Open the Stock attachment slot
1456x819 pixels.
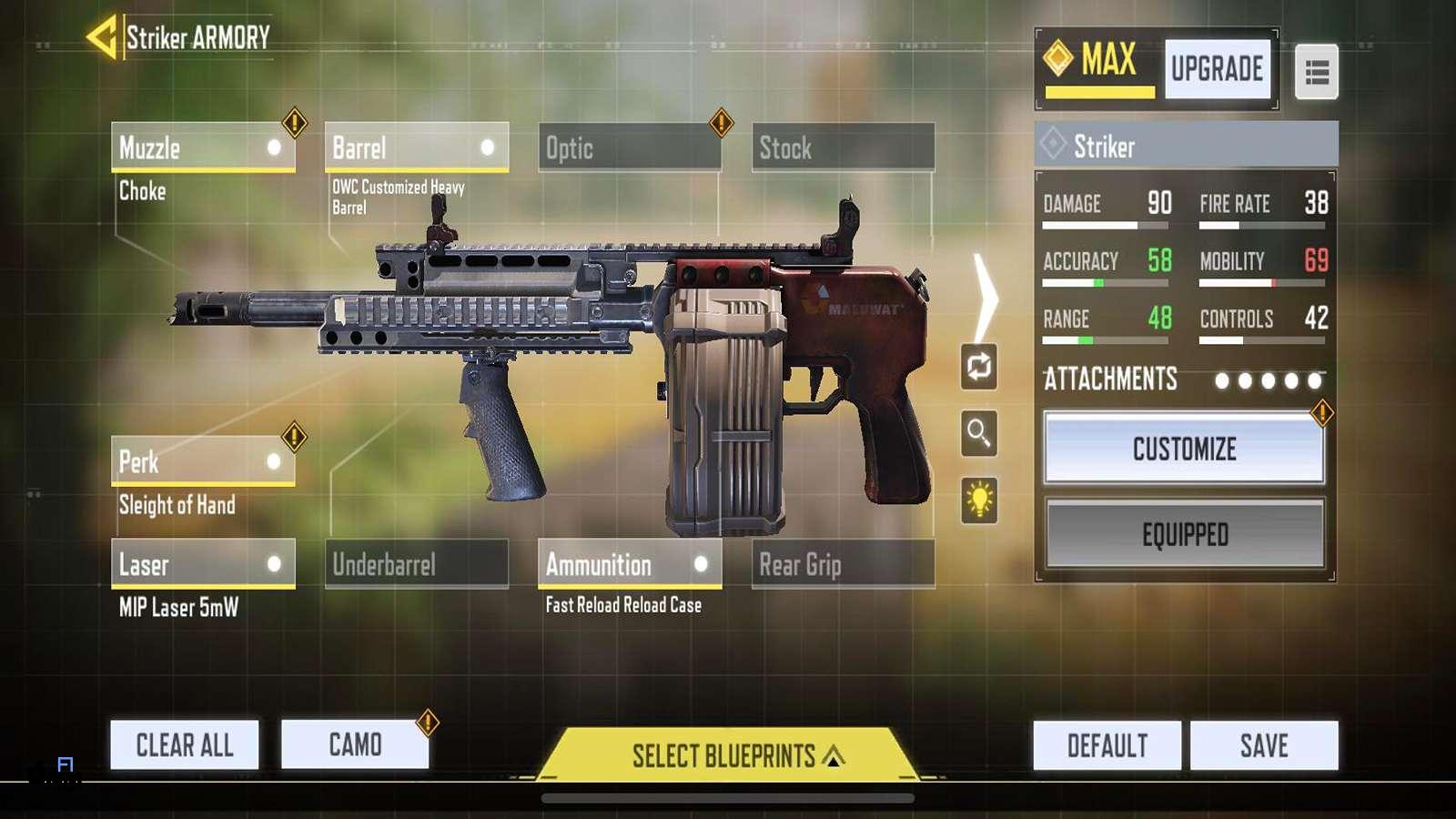click(843, 147)
